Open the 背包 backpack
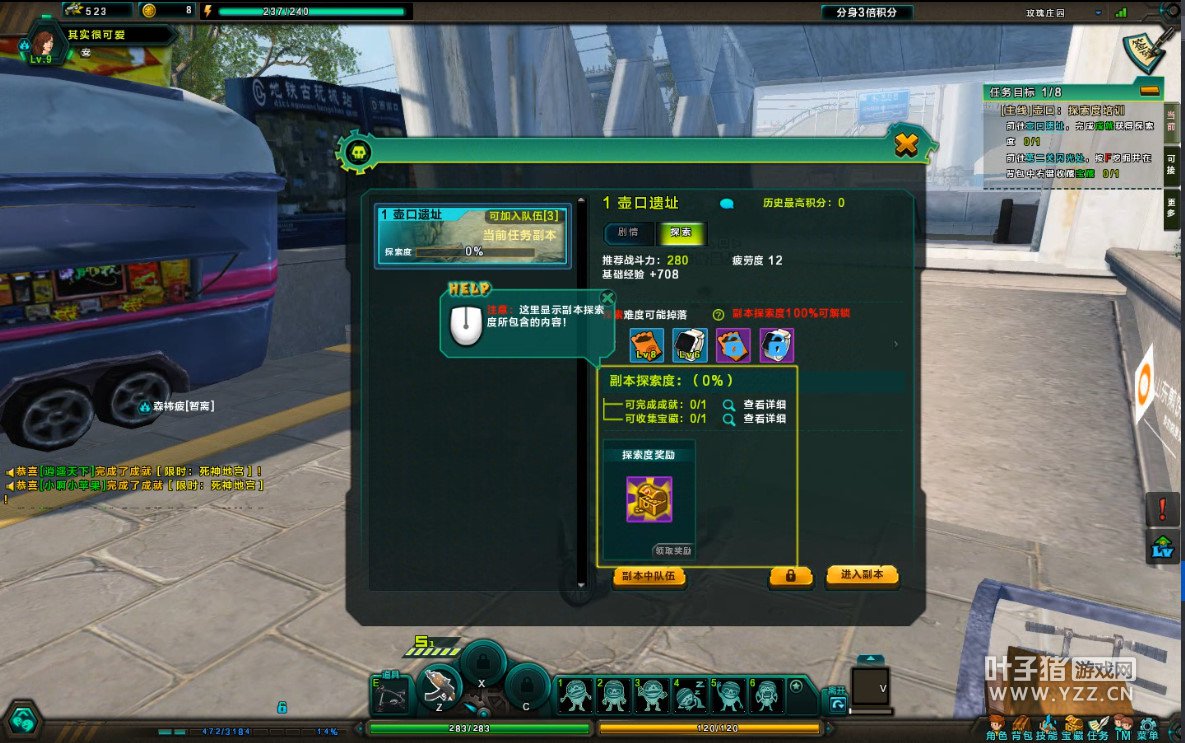The image size is (1185, 743). 1022,728
